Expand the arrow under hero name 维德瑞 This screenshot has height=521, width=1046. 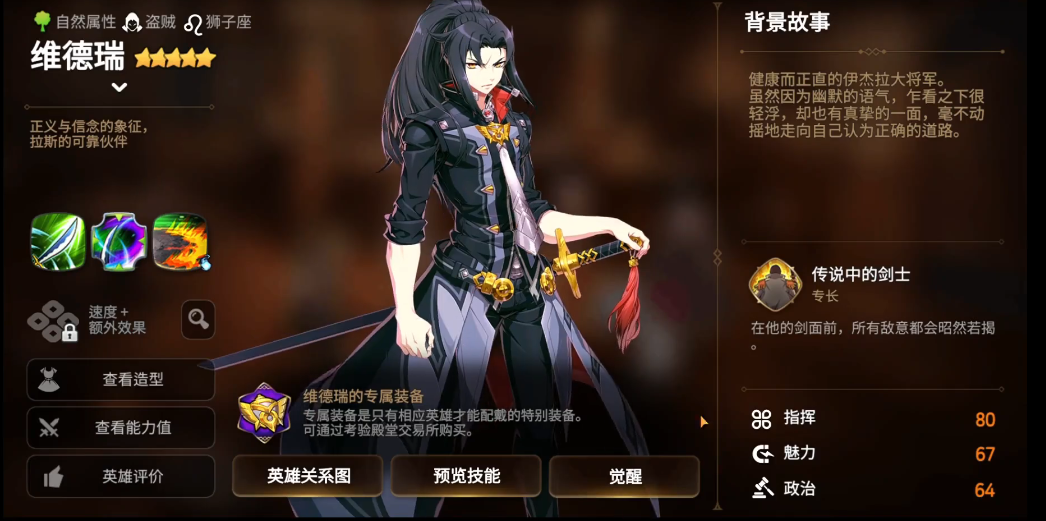(119, 87)
